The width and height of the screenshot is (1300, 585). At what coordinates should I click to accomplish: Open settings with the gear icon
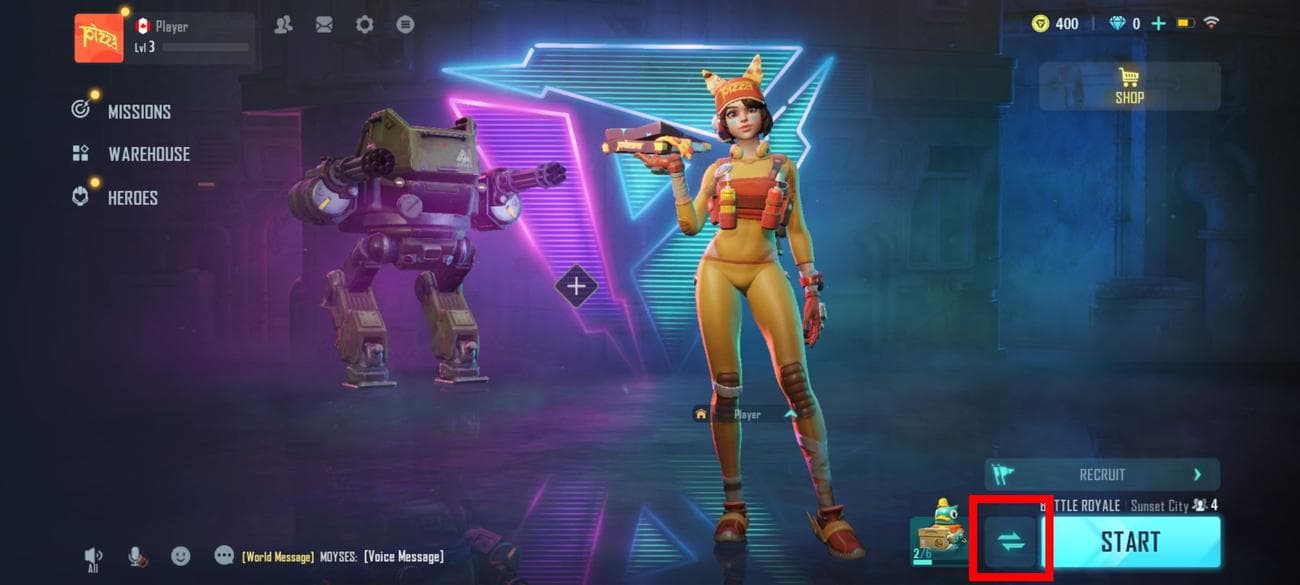click(365, 25)
